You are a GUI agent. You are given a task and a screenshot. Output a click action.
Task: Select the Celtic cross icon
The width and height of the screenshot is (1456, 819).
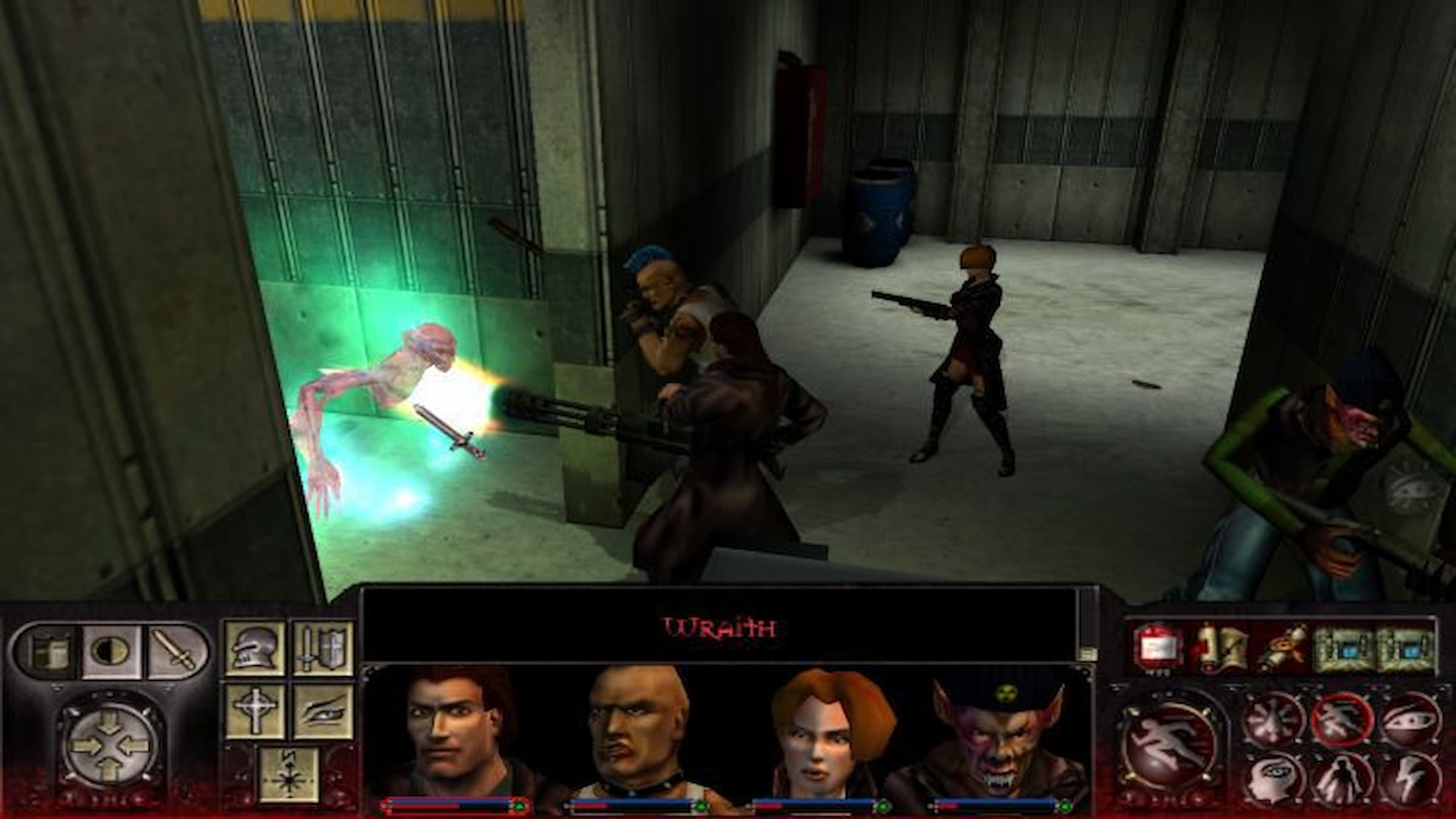point(255,711)
